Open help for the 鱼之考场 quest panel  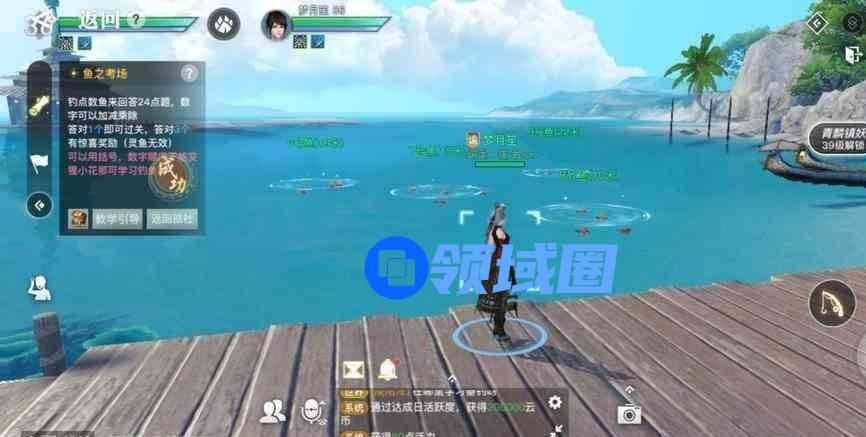(x=189, y=74)
